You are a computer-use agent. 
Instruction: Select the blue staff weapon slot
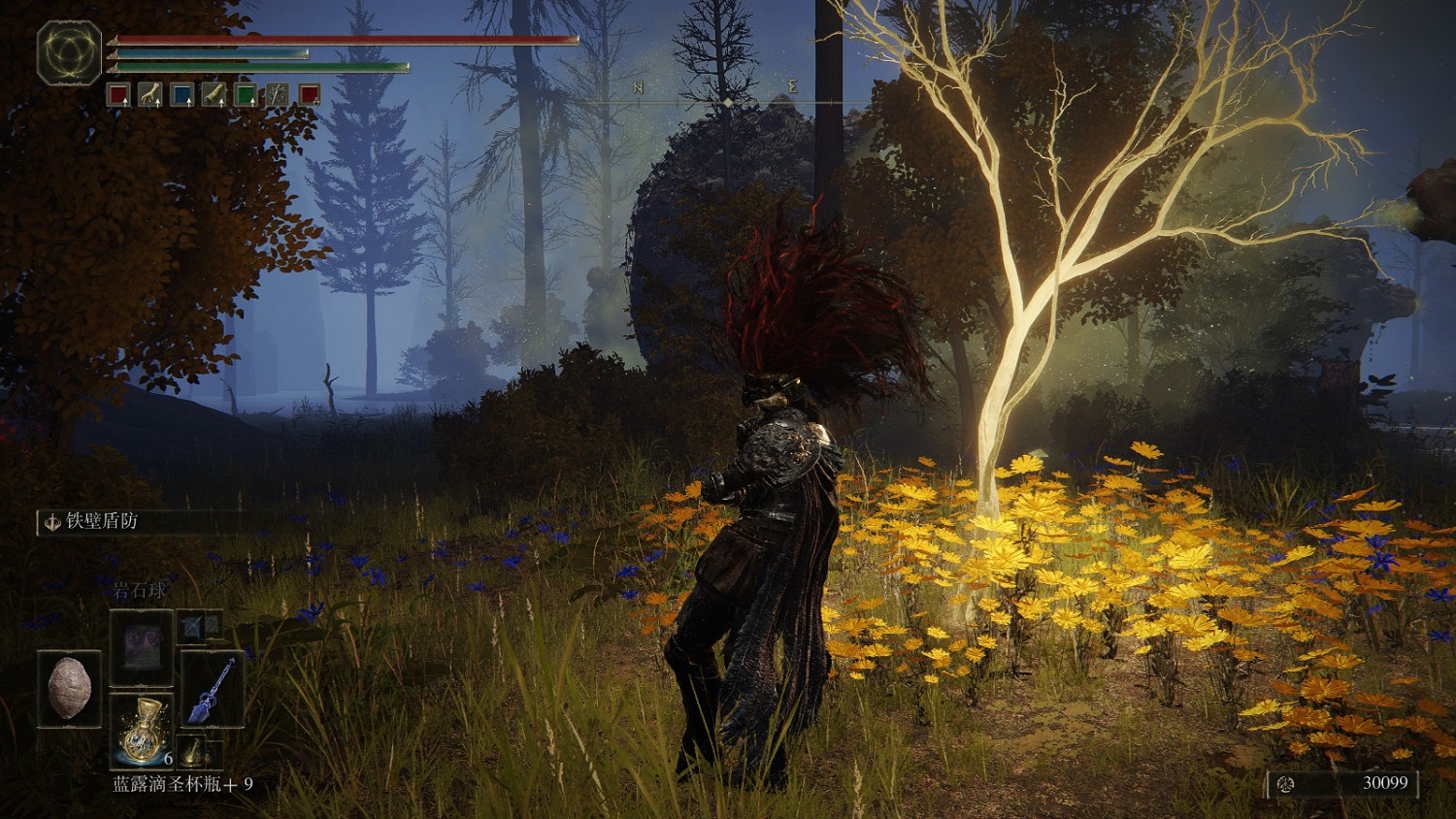[213, 689]
